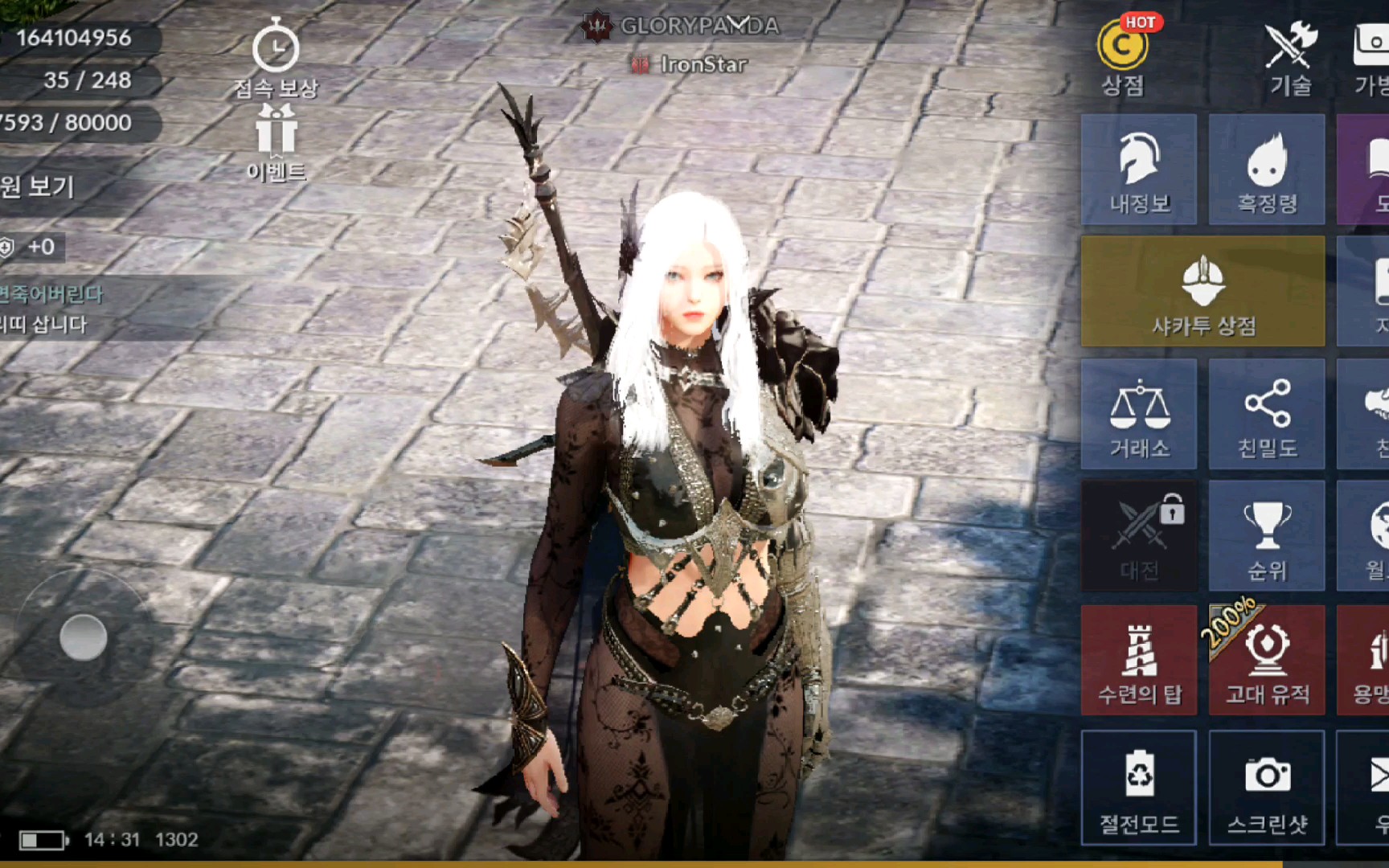This screenshot has height=868, width=1389.
Task: Open the 기술 skills menu
Action: pyautogui.click(x=1290, y=56)
